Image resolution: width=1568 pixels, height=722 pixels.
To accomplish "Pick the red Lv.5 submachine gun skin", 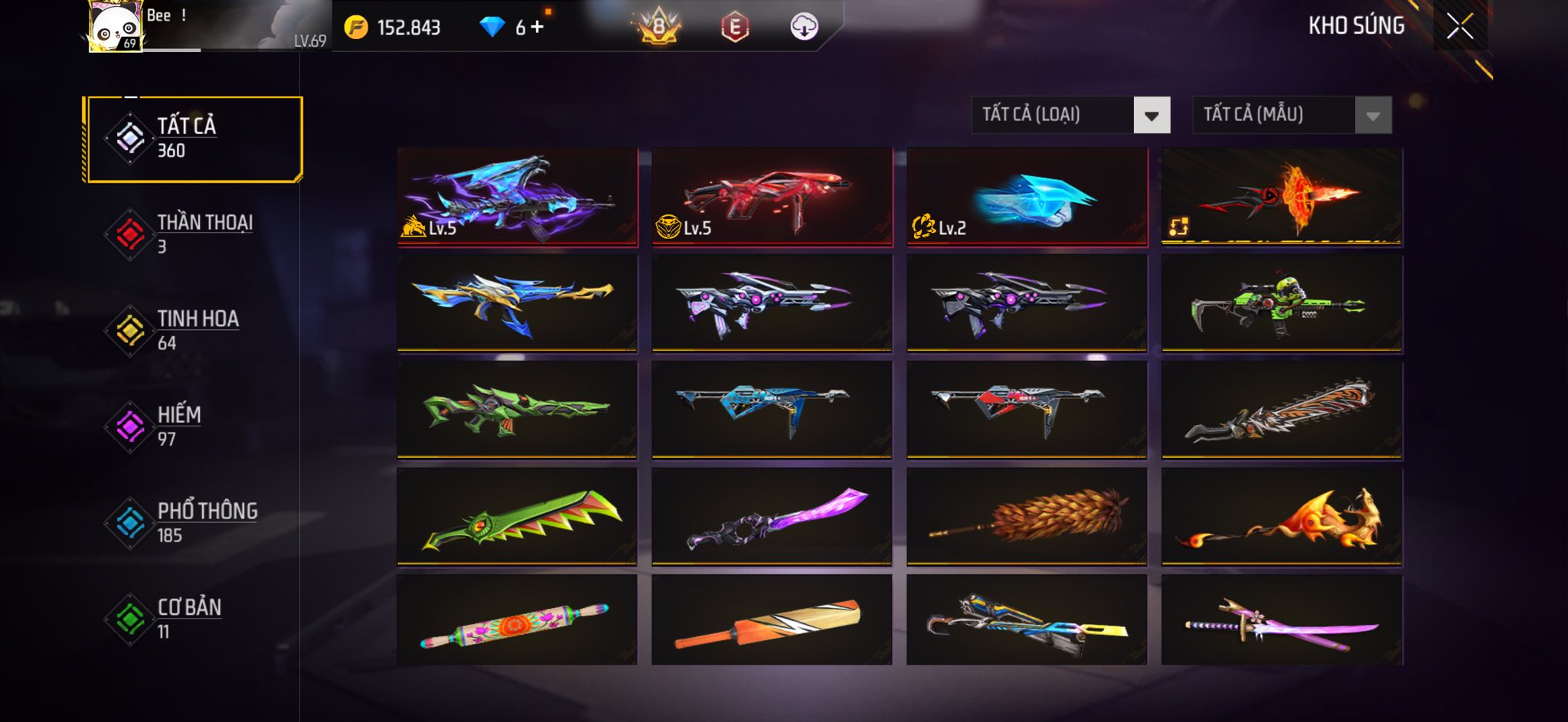I will pos(772,197).
